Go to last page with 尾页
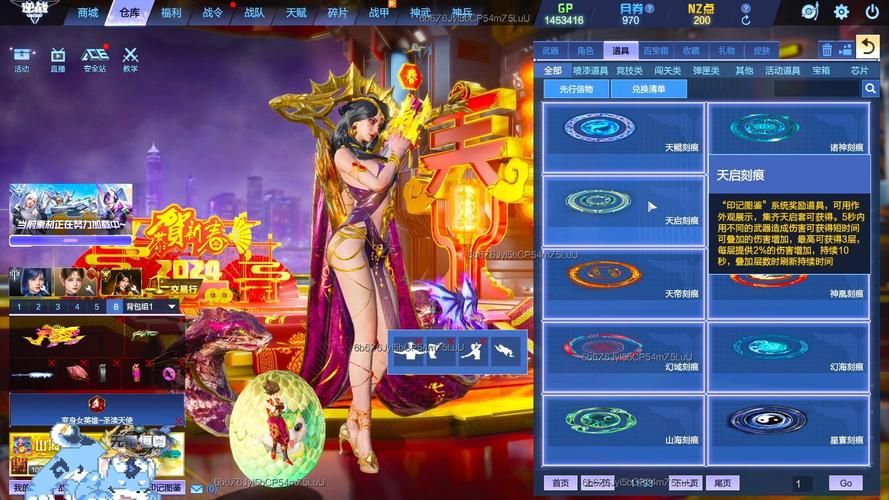The image size is (889, 500). click(722, 483)
